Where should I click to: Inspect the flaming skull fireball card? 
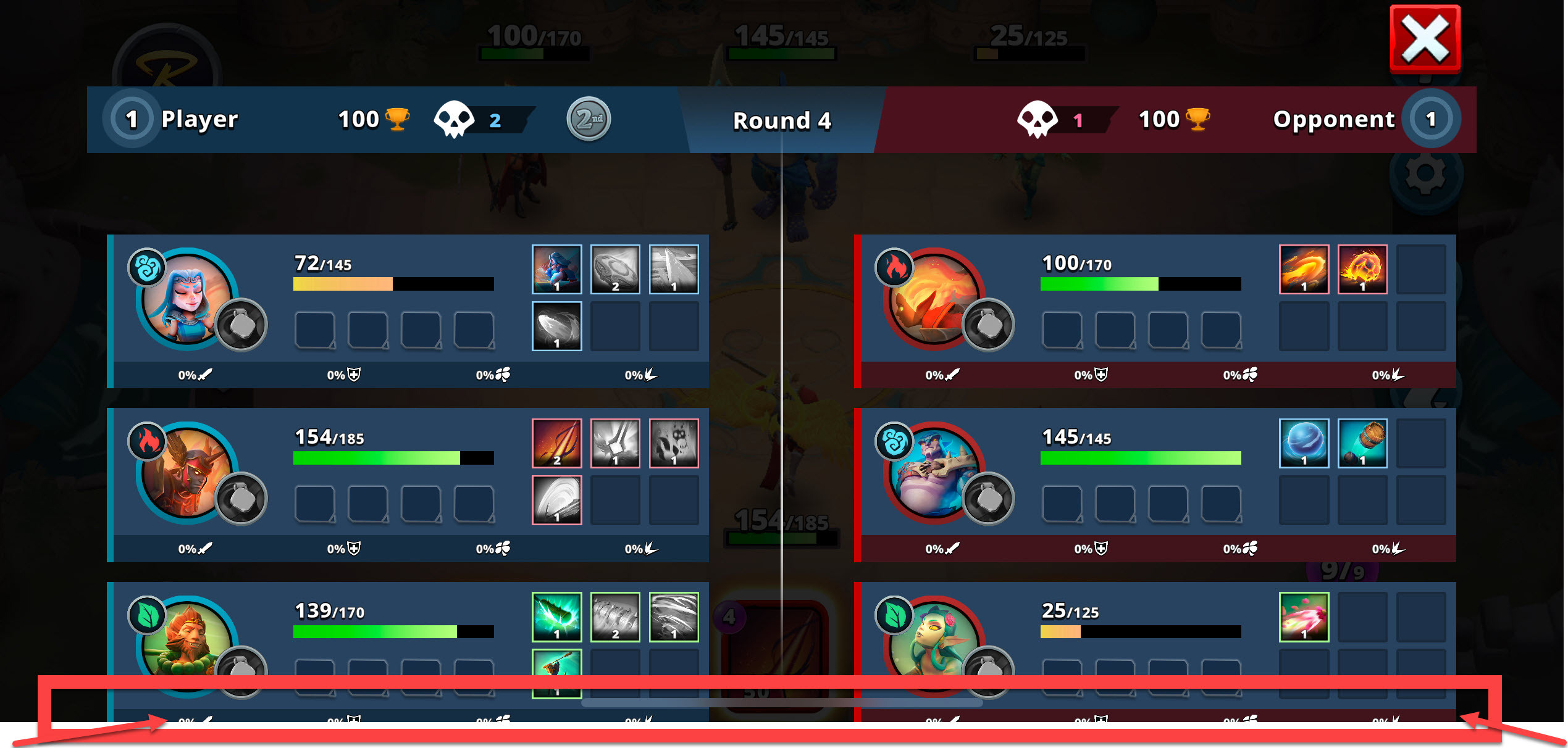point(1362,269)
